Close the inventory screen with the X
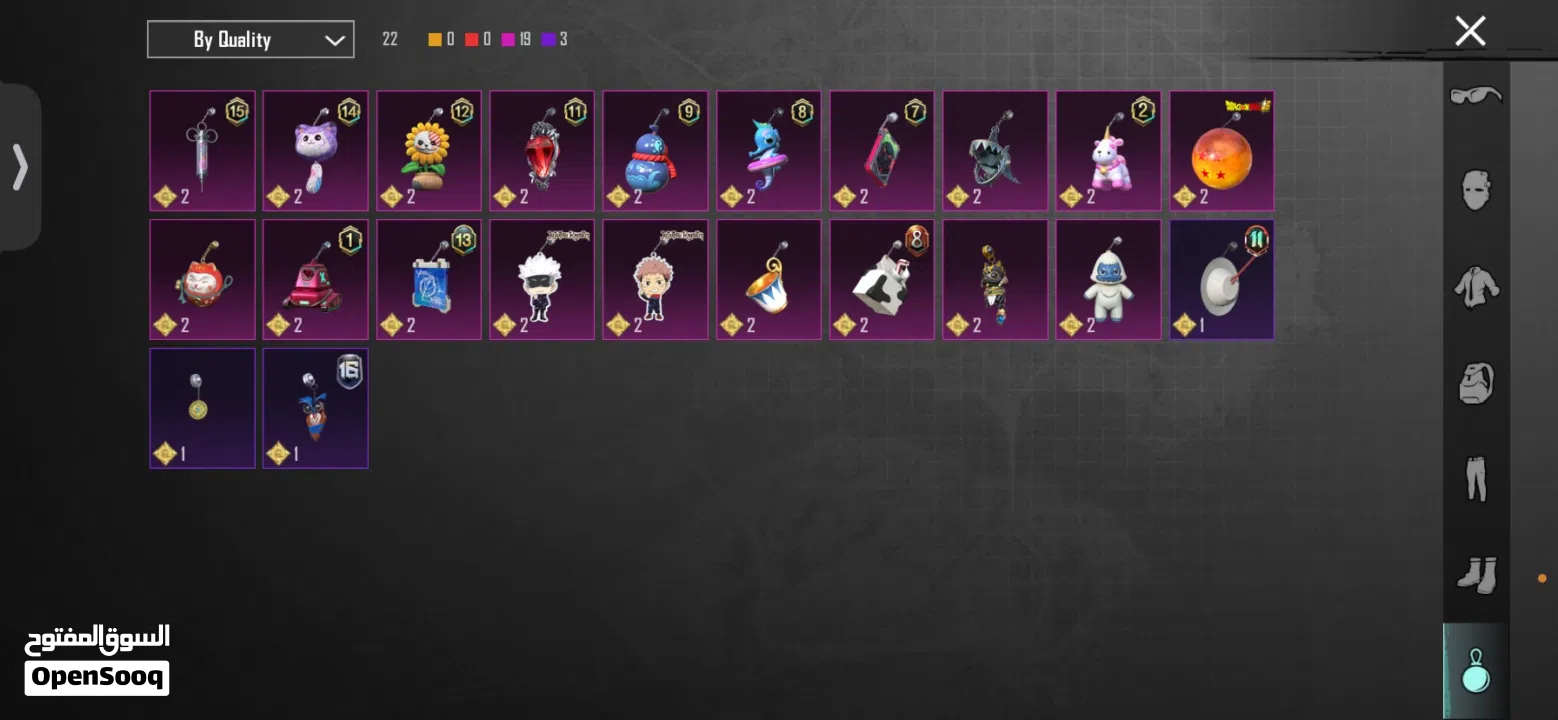This screenshot has width=1558, height=720. pos(1470,31)
